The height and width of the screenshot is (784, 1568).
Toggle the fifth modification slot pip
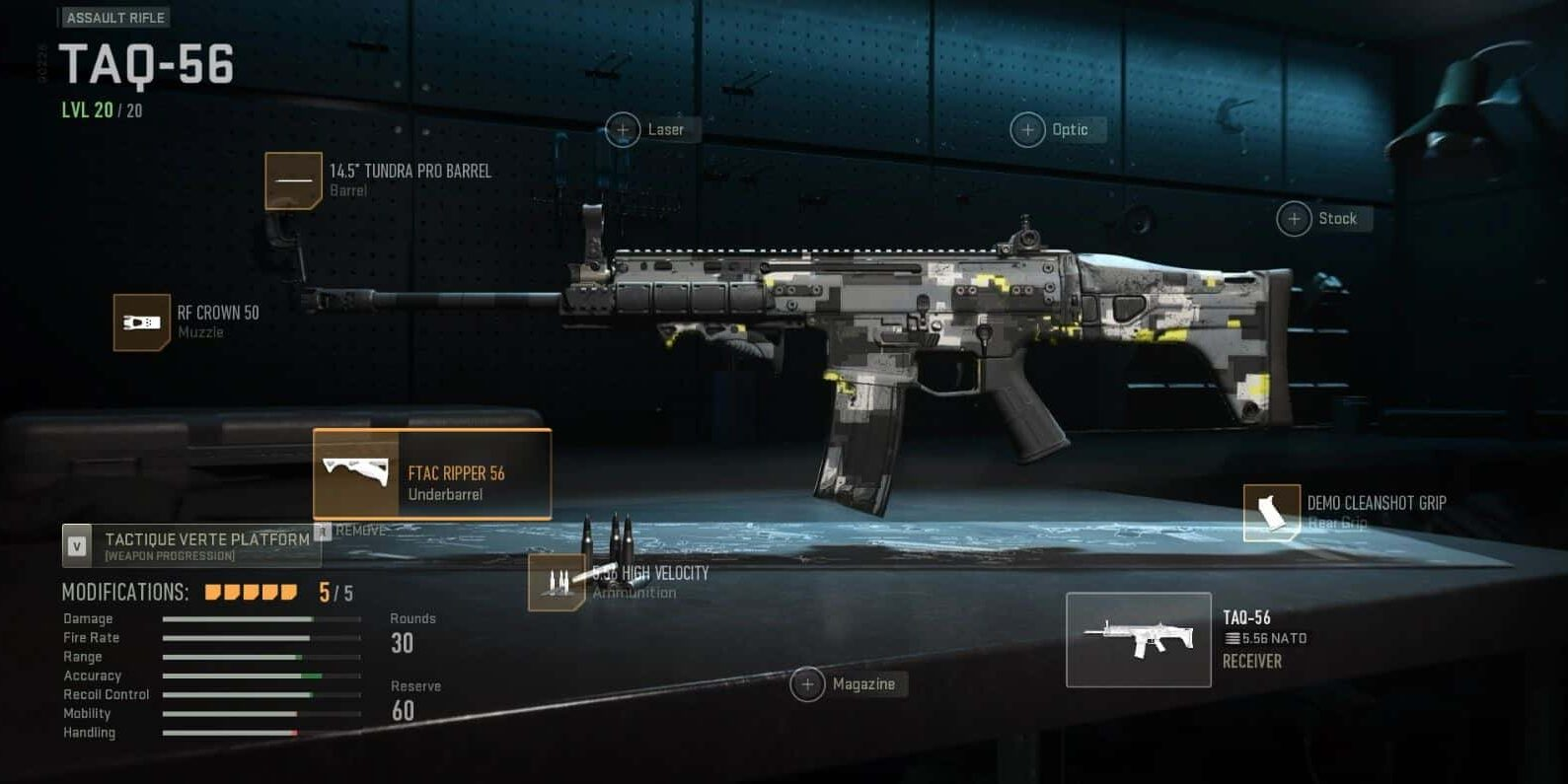point(288,593)
